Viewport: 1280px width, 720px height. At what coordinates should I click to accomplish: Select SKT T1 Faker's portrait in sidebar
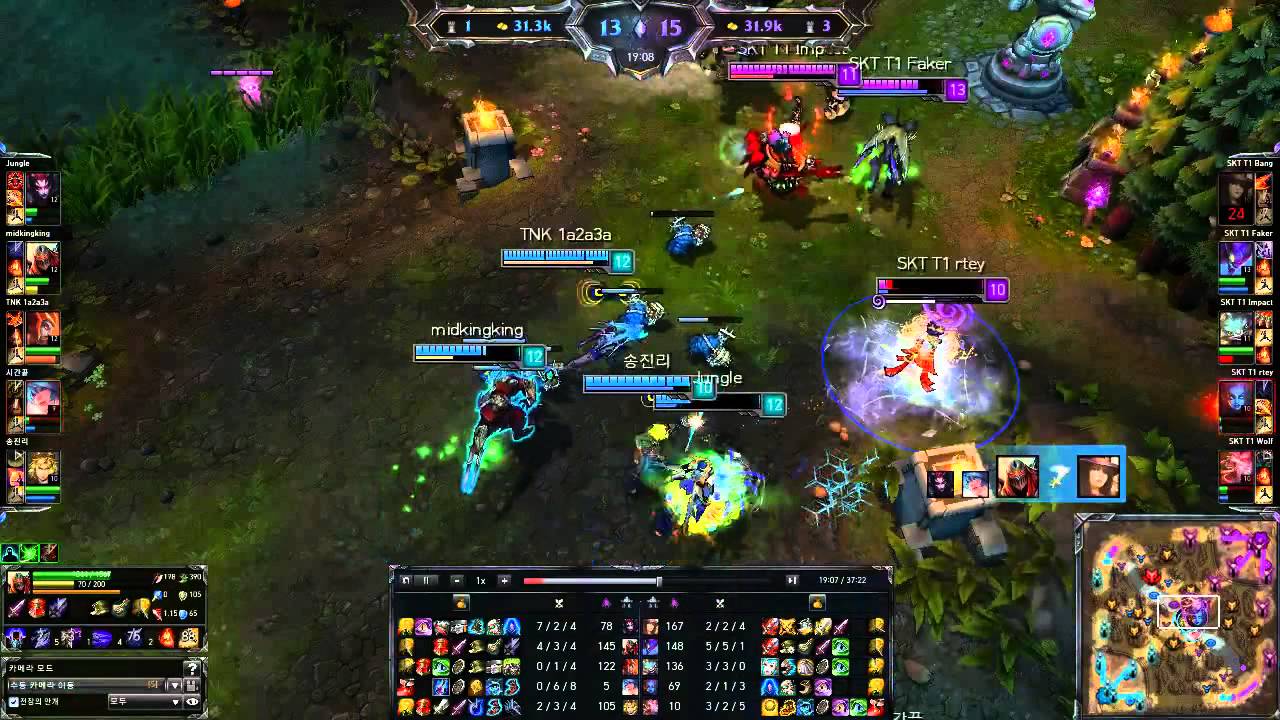pyautogui.click(x=1236, y=259)
